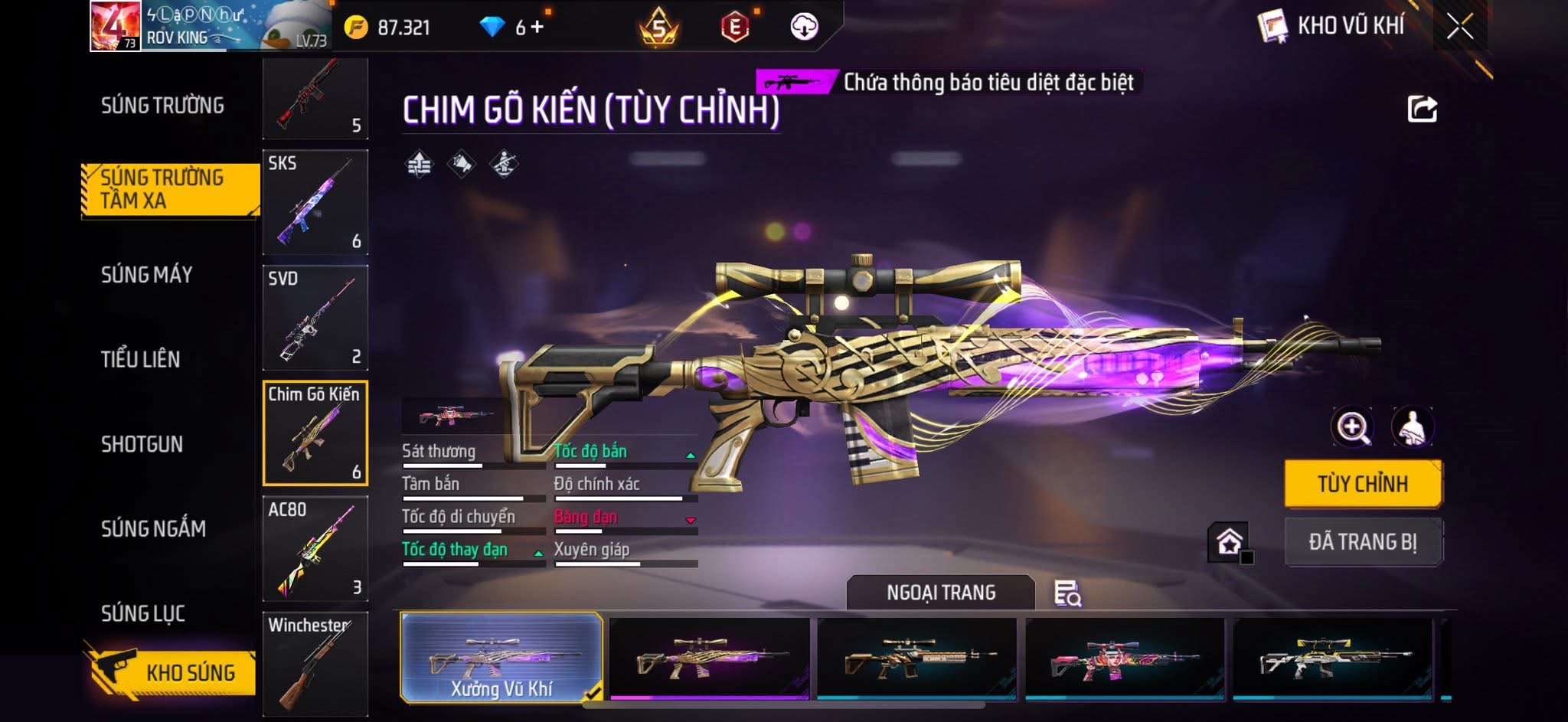Choose the Shotgun category
This screenshot has height=722, width=1568.
point(142,444)
